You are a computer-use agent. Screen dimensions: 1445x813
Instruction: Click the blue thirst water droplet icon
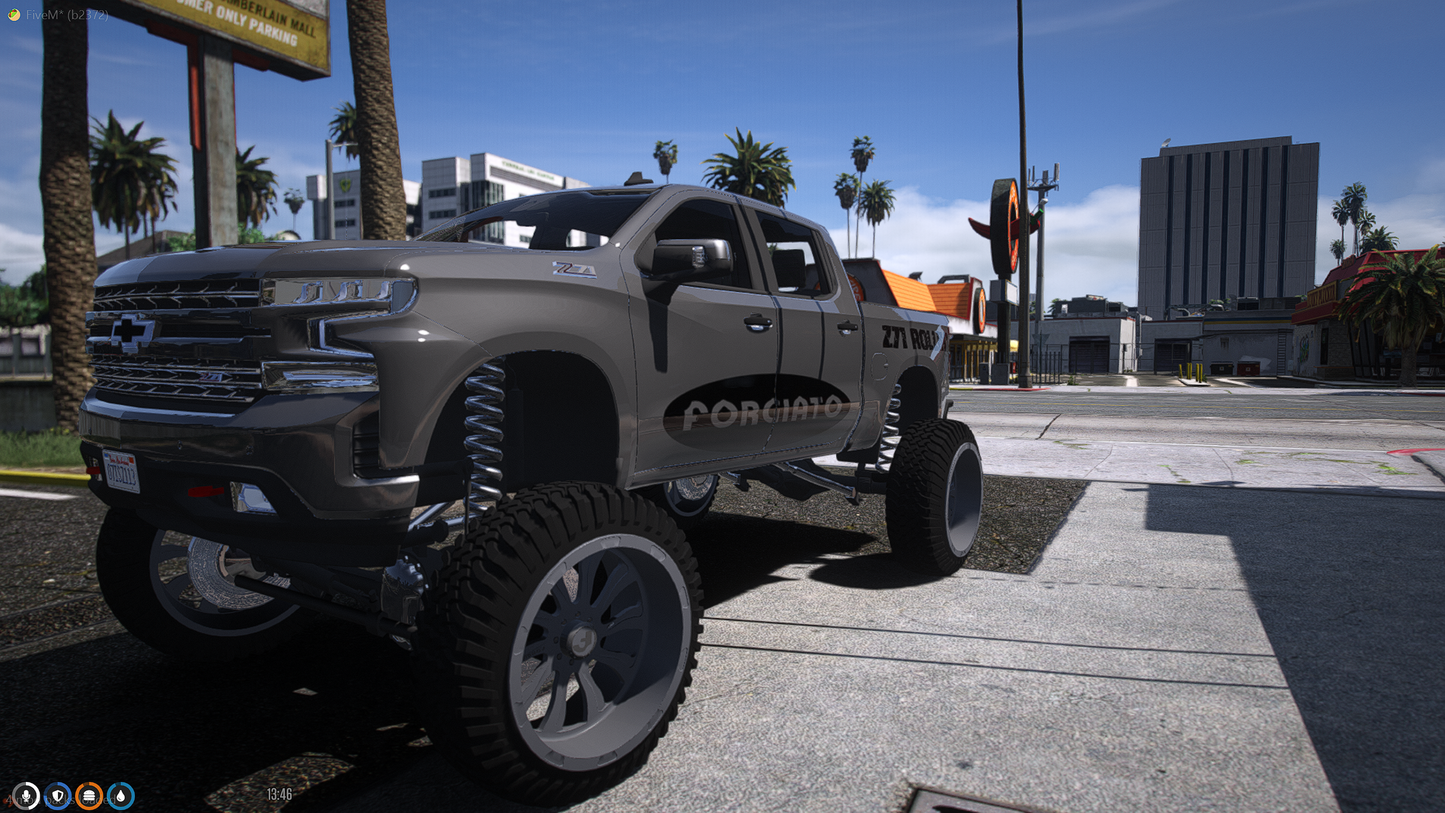click(x=120, y=795)
